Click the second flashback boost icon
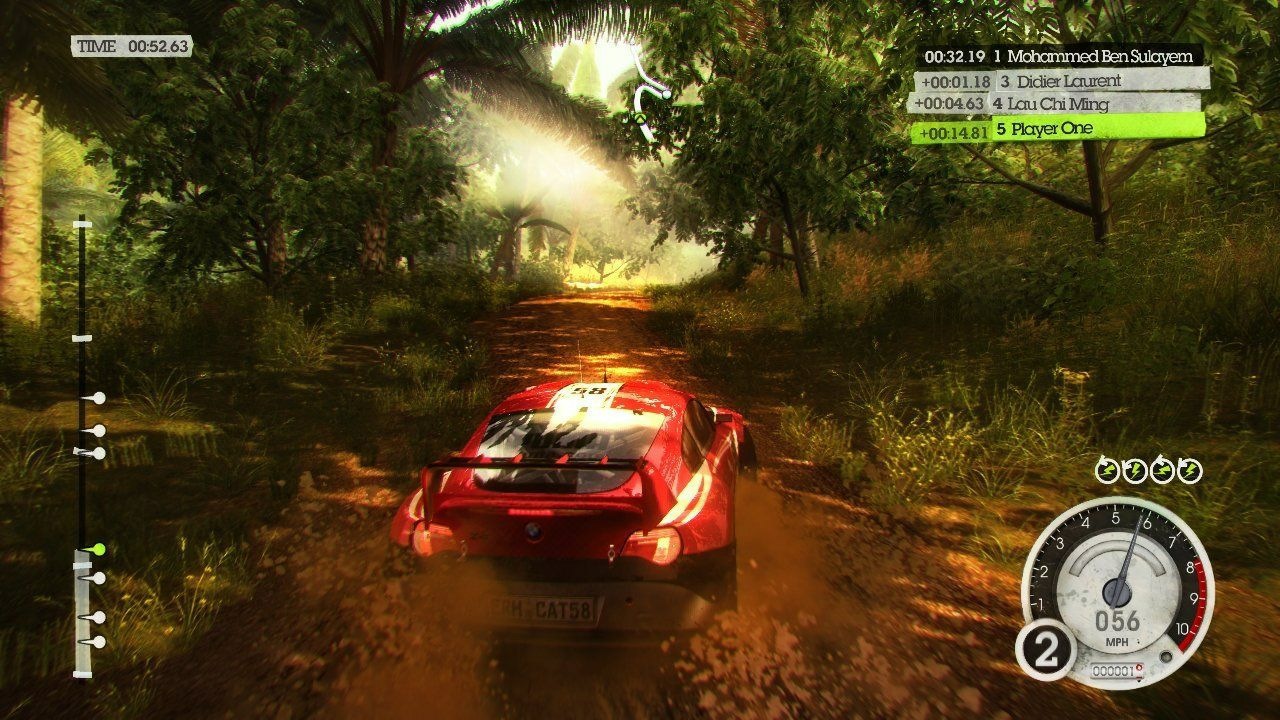Screen dimensions: 1280x720 click(x=1135, y=467)
